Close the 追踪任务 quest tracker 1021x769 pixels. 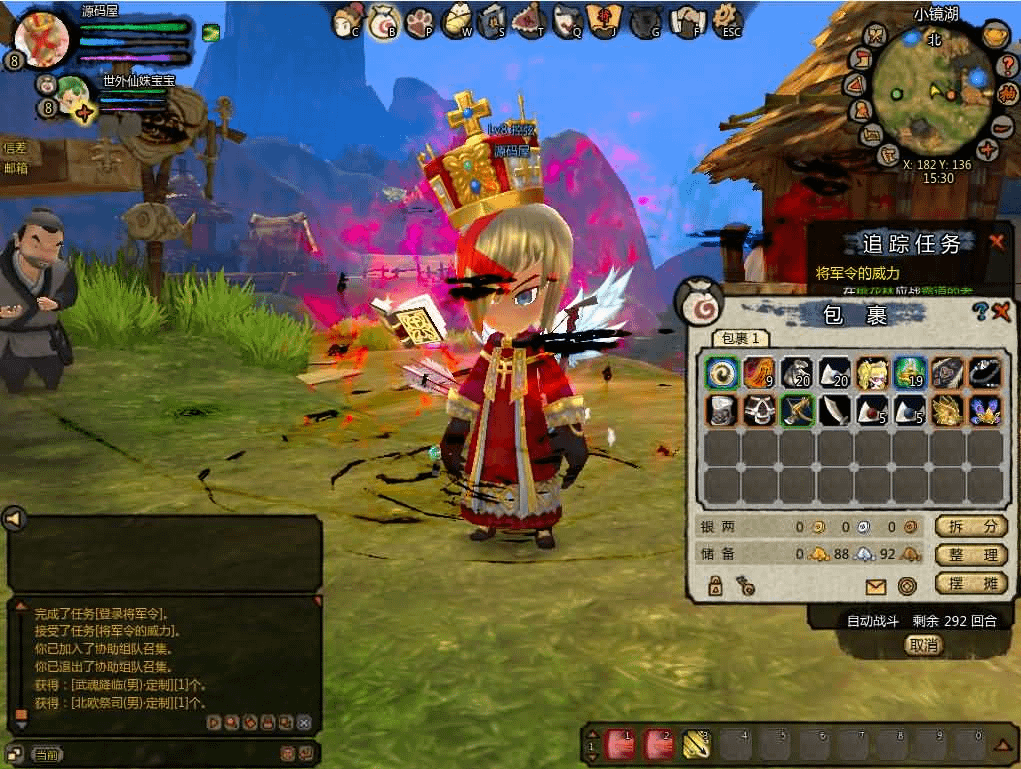pos(996,242)
